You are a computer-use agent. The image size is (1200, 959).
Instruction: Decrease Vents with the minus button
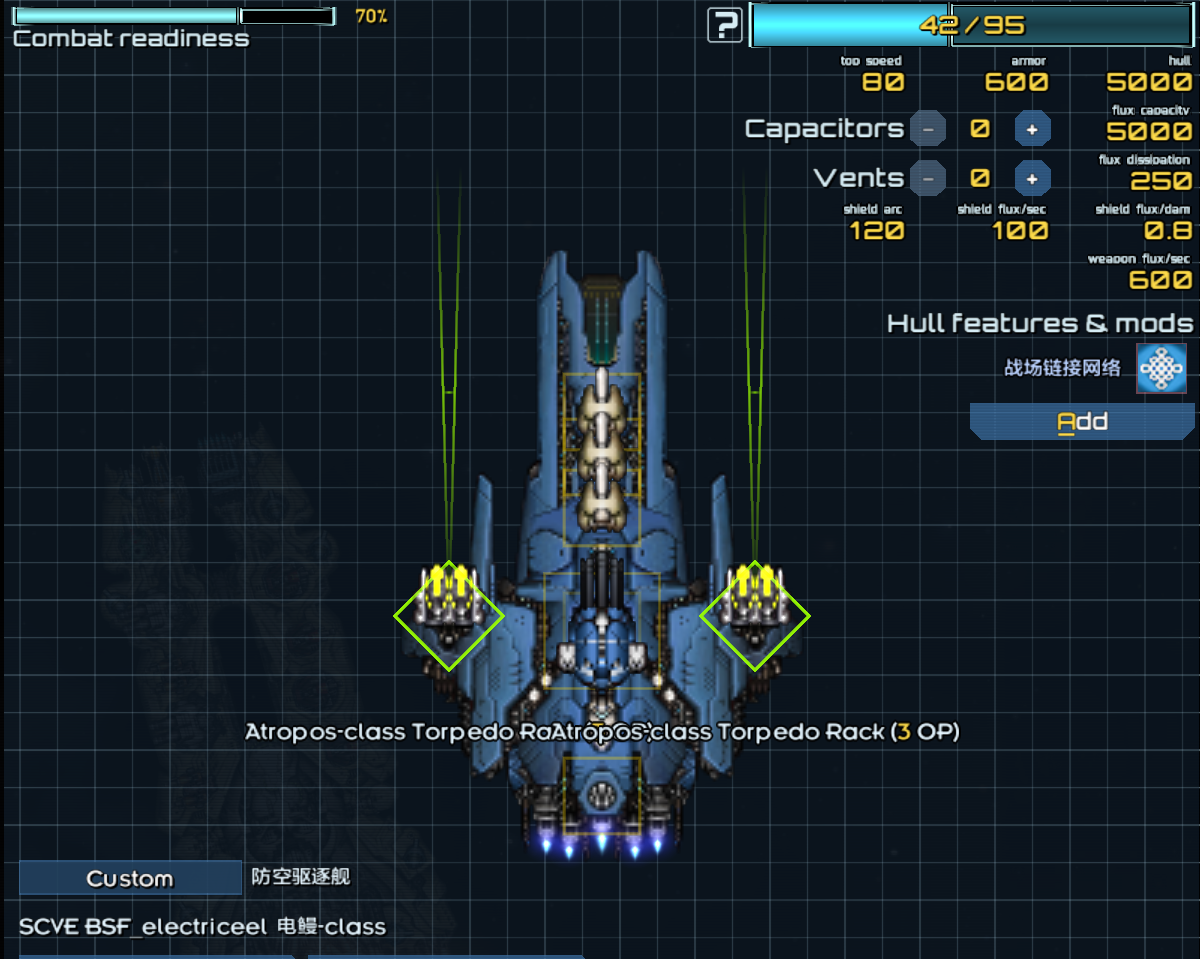pos(928,178)
